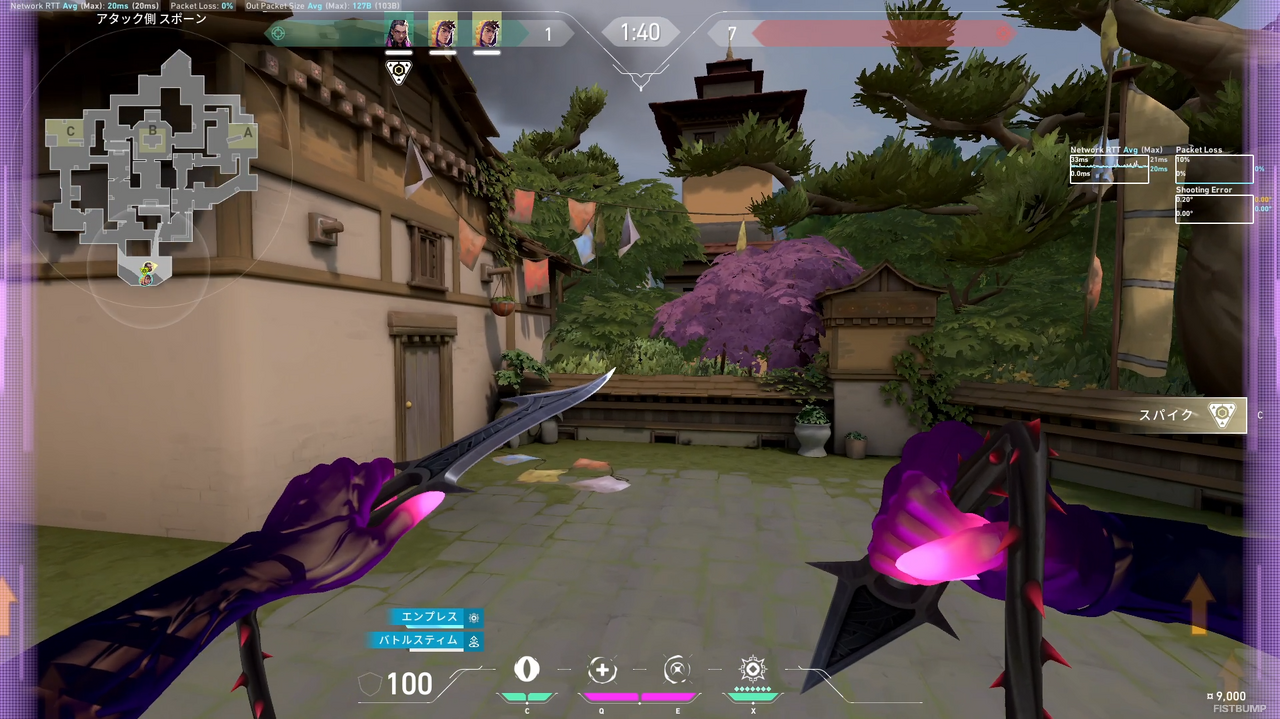Click the Network RTT graph overlay
The image size is (1280, 719).
pos(1109,169)
